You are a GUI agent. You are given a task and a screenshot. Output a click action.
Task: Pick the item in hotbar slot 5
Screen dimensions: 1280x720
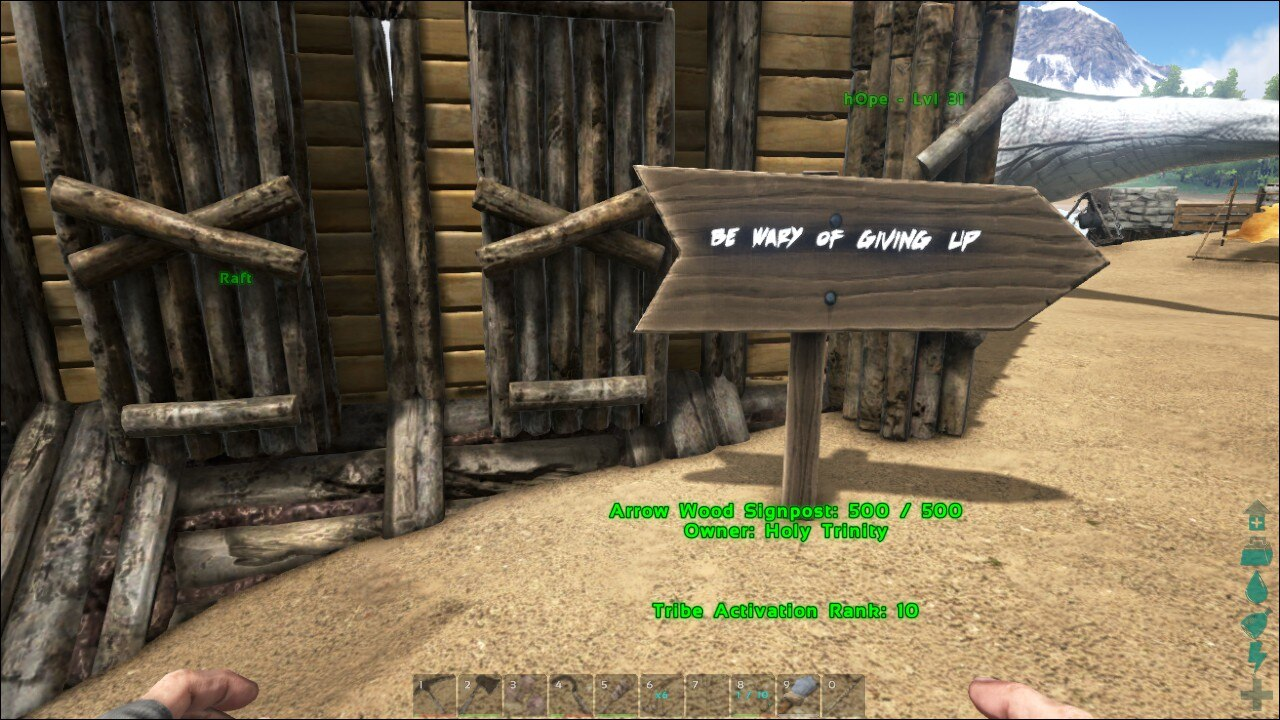(x=615, y=695)
